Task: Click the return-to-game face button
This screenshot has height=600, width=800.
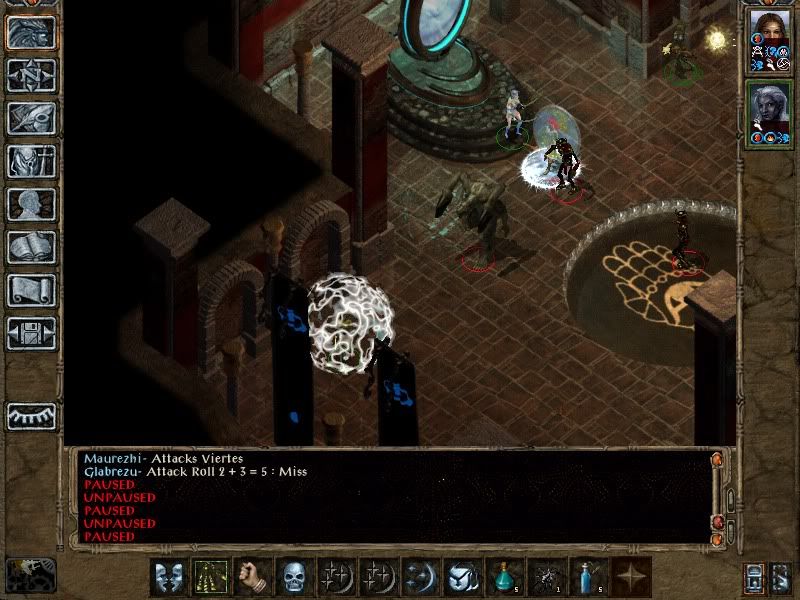Action: tap(31, 32)
